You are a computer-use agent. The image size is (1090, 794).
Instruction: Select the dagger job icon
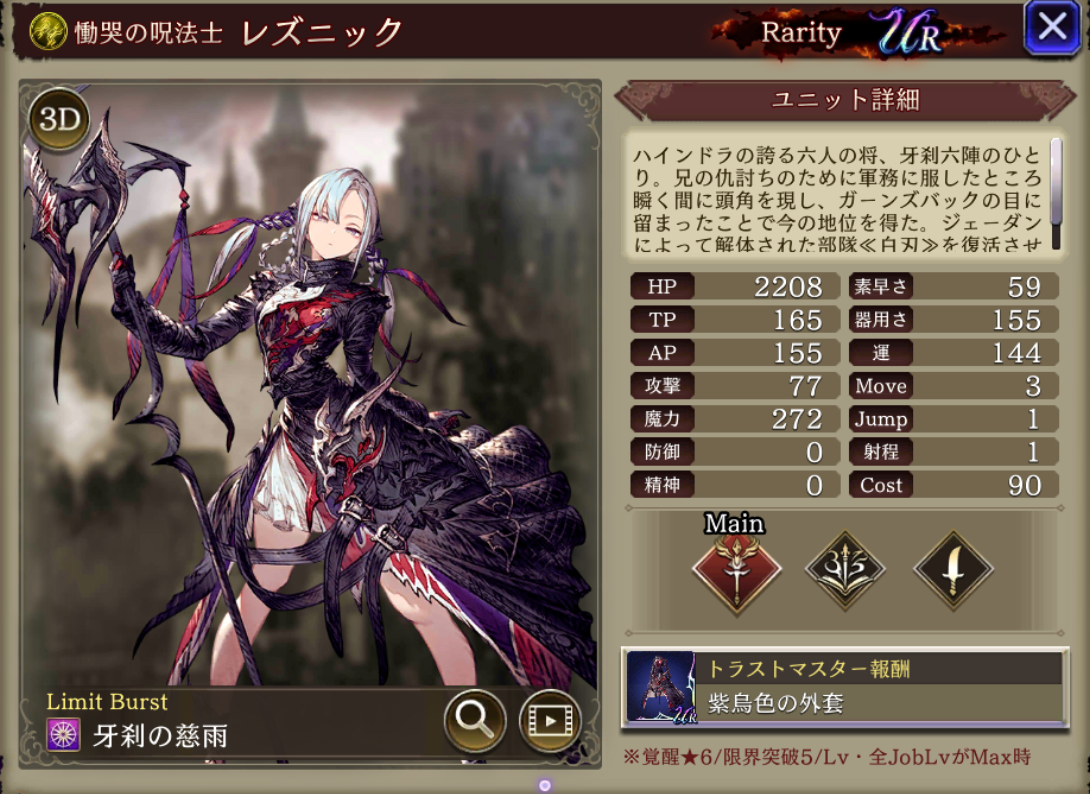pos(953,571)
